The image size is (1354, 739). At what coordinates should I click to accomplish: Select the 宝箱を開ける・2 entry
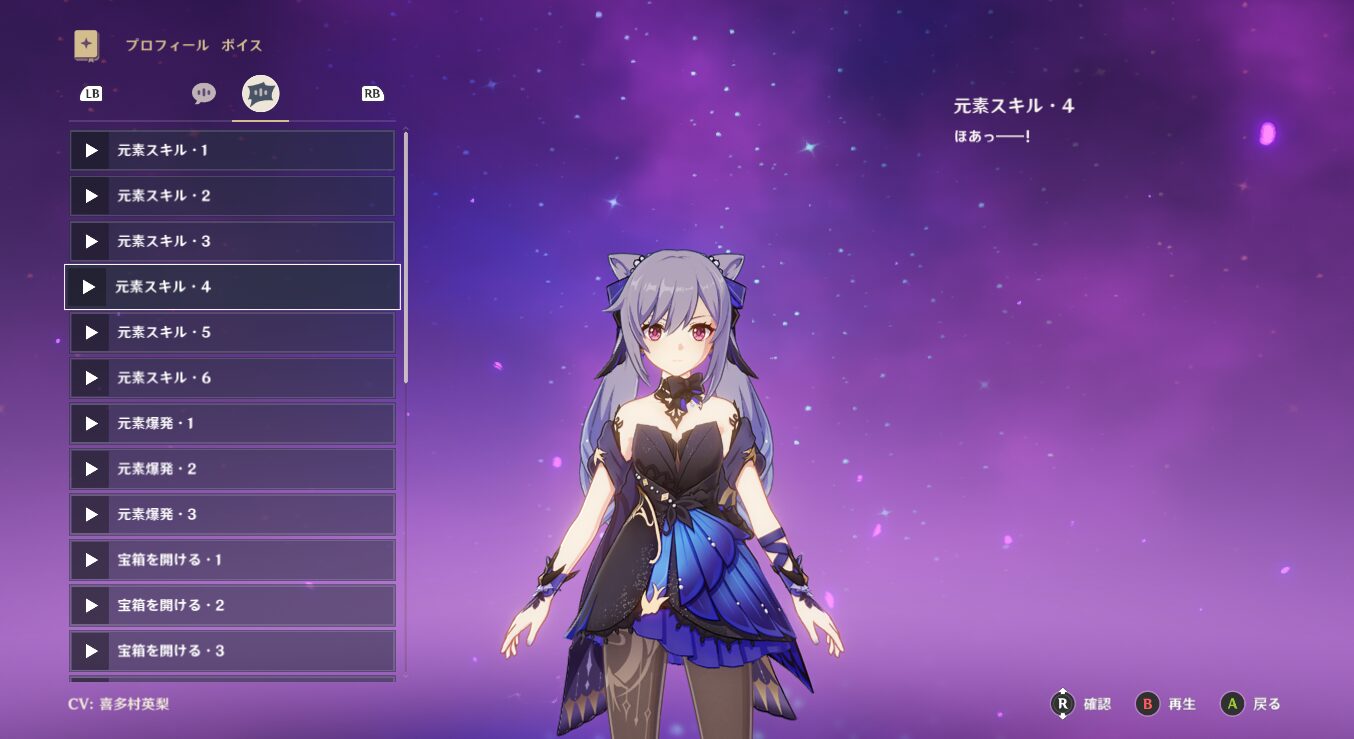pyautogui.click(x=232, y=605)
